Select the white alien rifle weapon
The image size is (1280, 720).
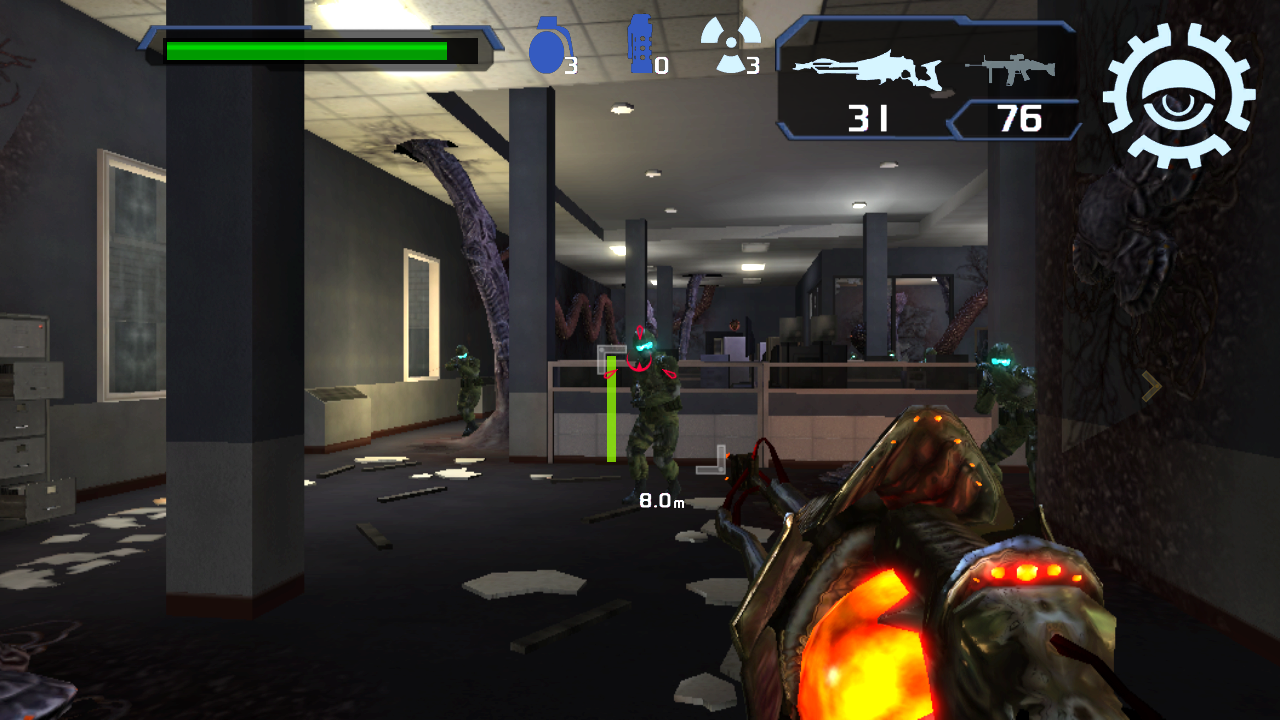(x=867, y=70)
